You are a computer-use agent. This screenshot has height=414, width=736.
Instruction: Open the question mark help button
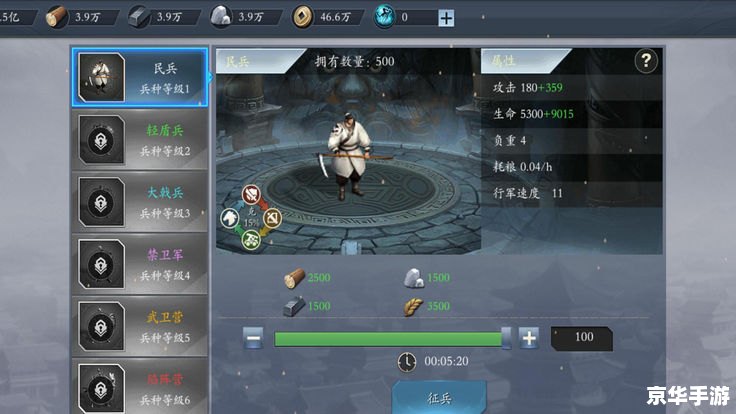pyautogui.click(x=646, y=60)
